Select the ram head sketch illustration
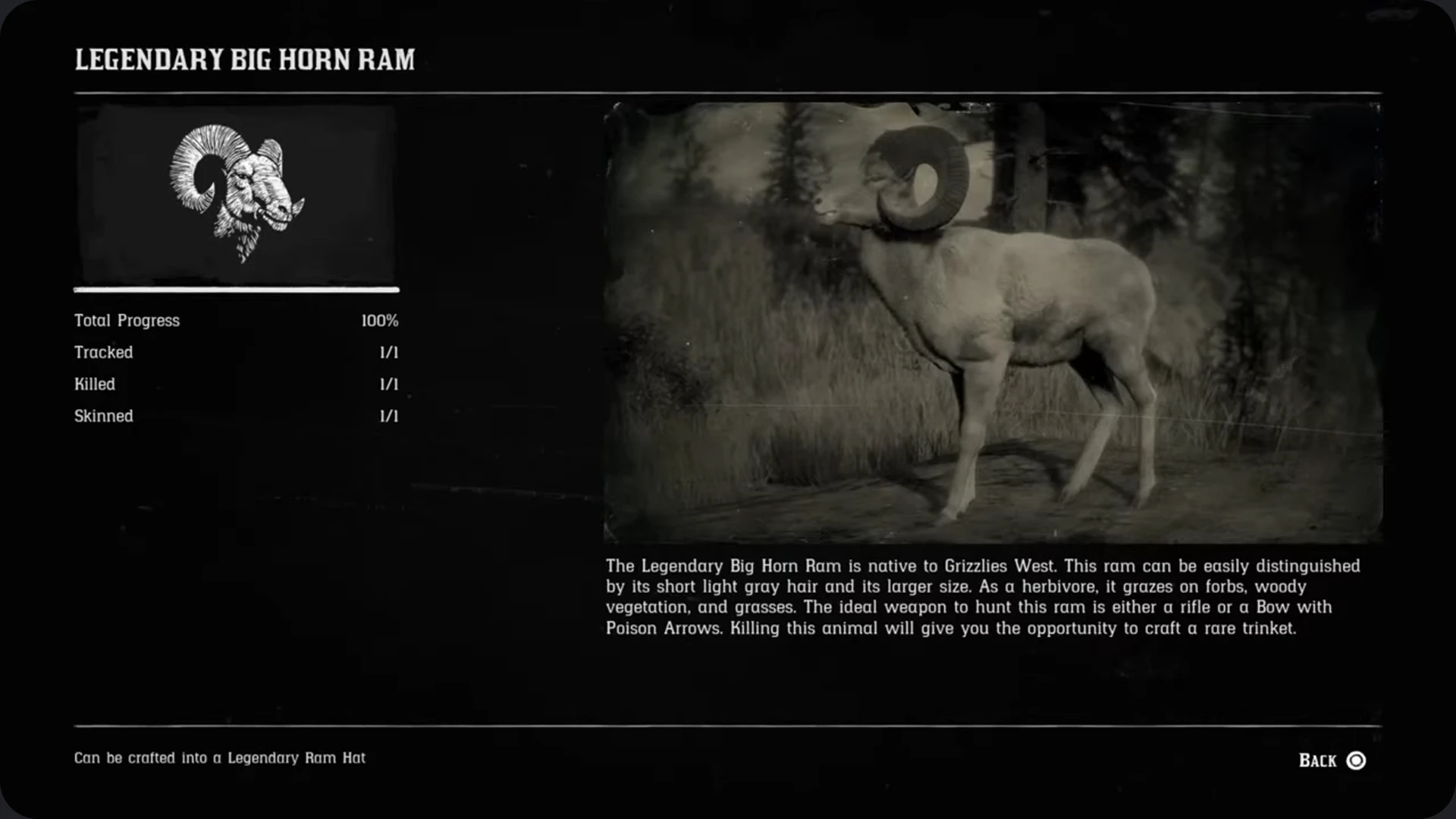The width and height of the screenshot is (1456, 819). (x=236, y=191)
